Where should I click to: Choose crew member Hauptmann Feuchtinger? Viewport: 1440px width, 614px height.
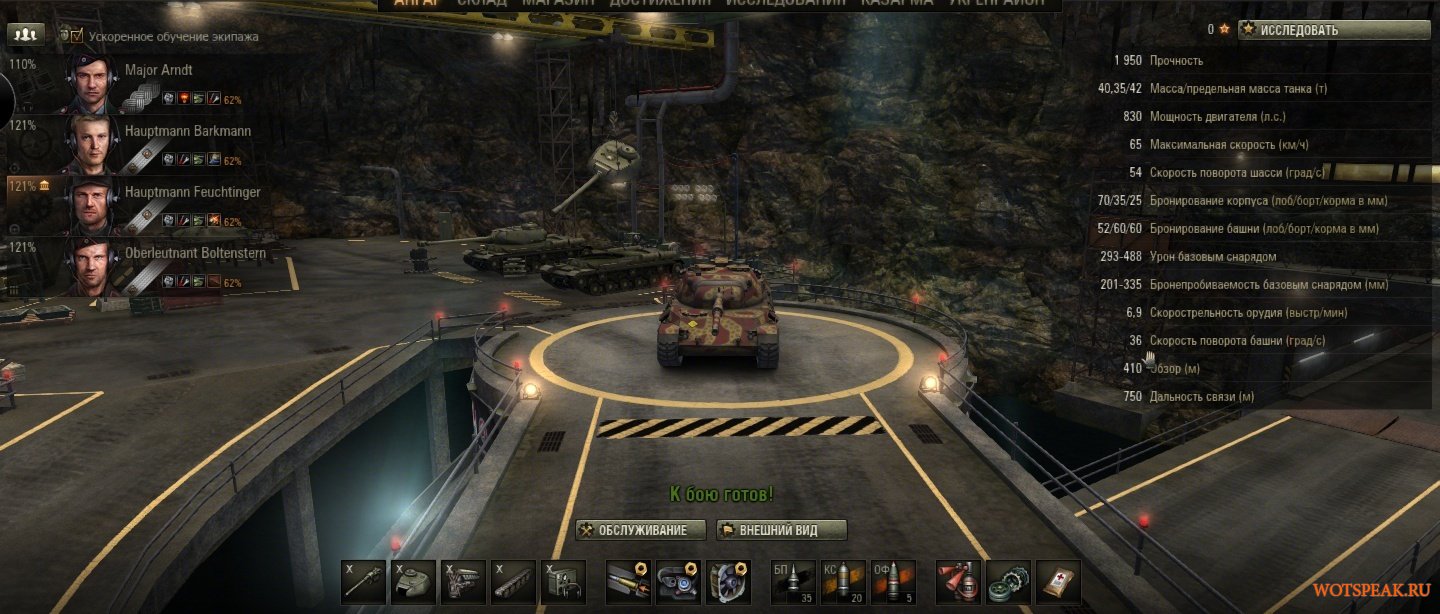(193, 192)
